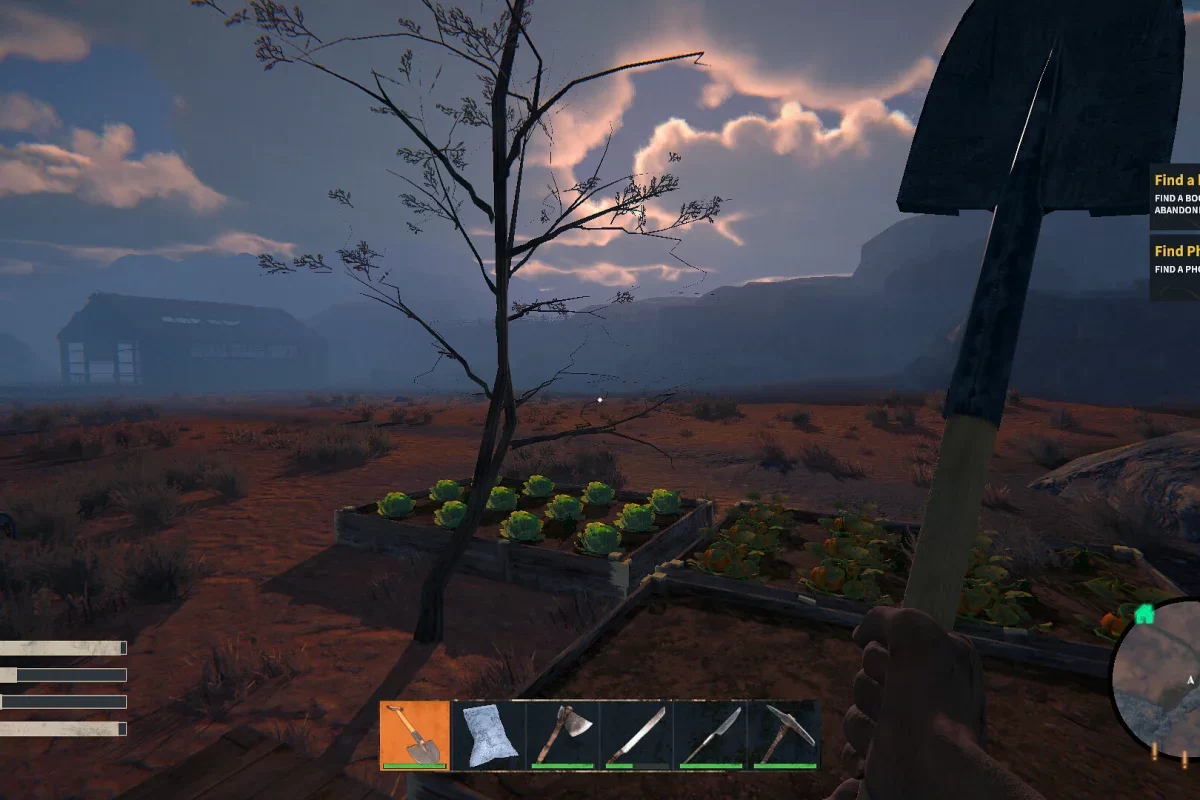The width and height of the screenshot is (1200, 800).
Task: Open the top 'Find a' quest objective
Action: [x=1175, y=190]
